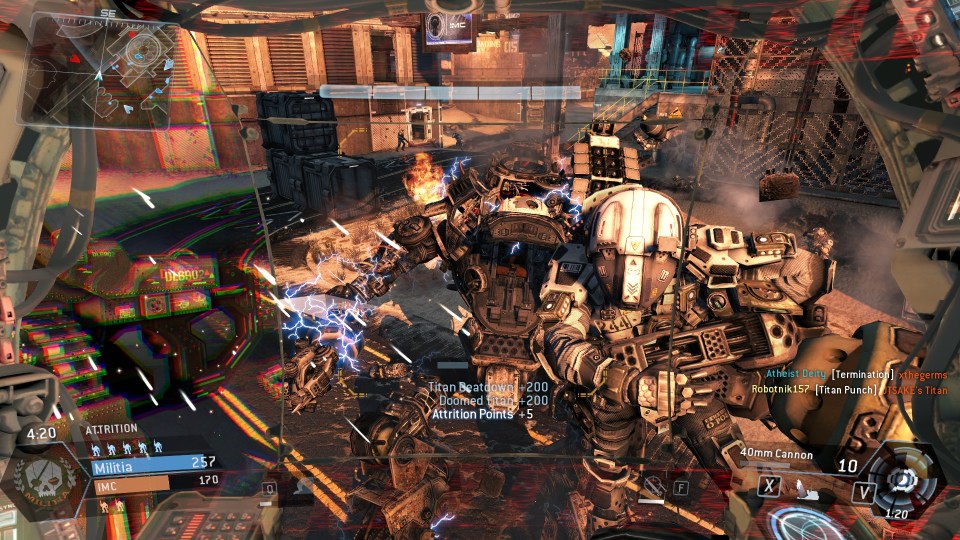Select the Militia skull faction emblem

click(x=41, y=473)
